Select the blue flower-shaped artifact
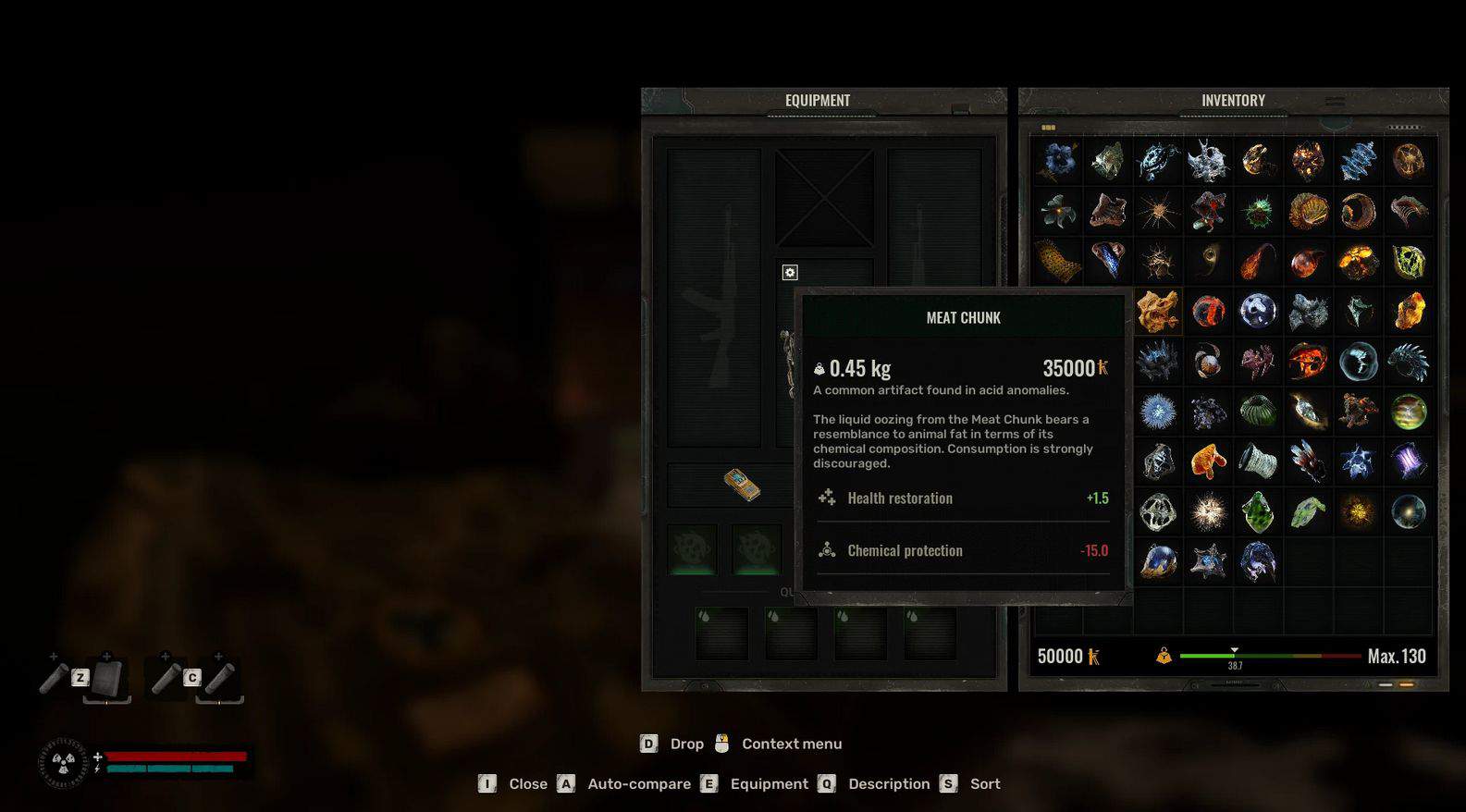 [x=1058, y=161]
